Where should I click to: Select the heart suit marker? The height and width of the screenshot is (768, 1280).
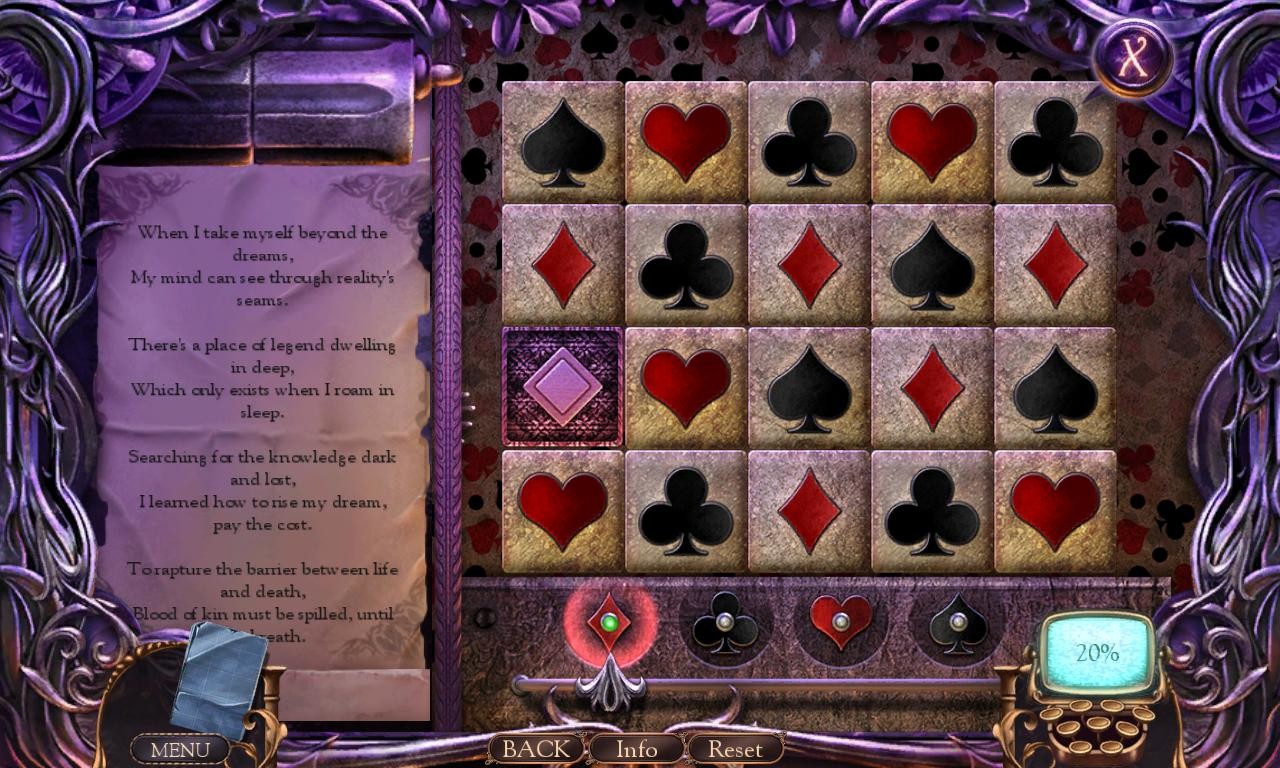[x=840, y=622]
